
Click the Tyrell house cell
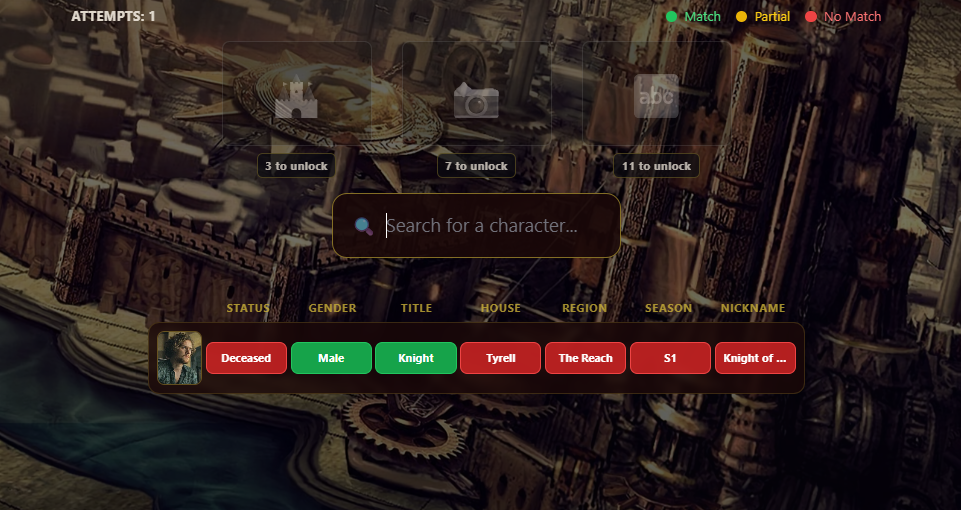tap(500, 358)
